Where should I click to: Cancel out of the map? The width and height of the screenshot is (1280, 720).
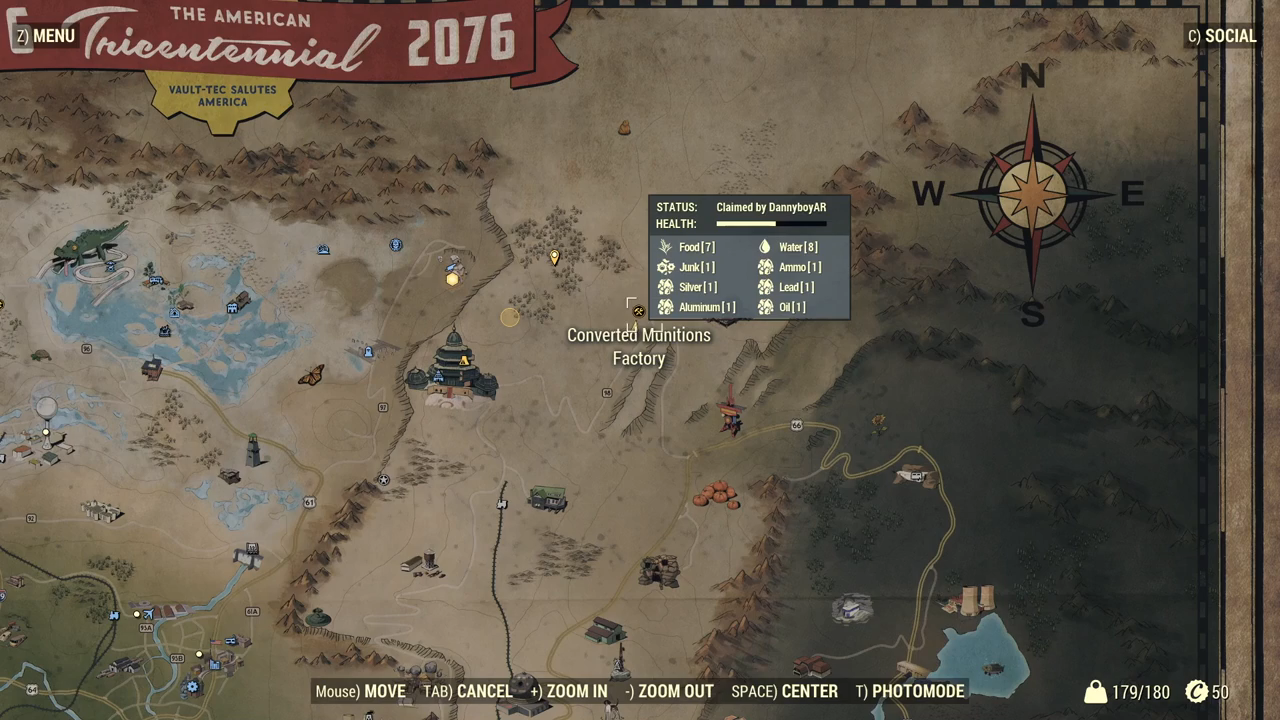(468, 691)
